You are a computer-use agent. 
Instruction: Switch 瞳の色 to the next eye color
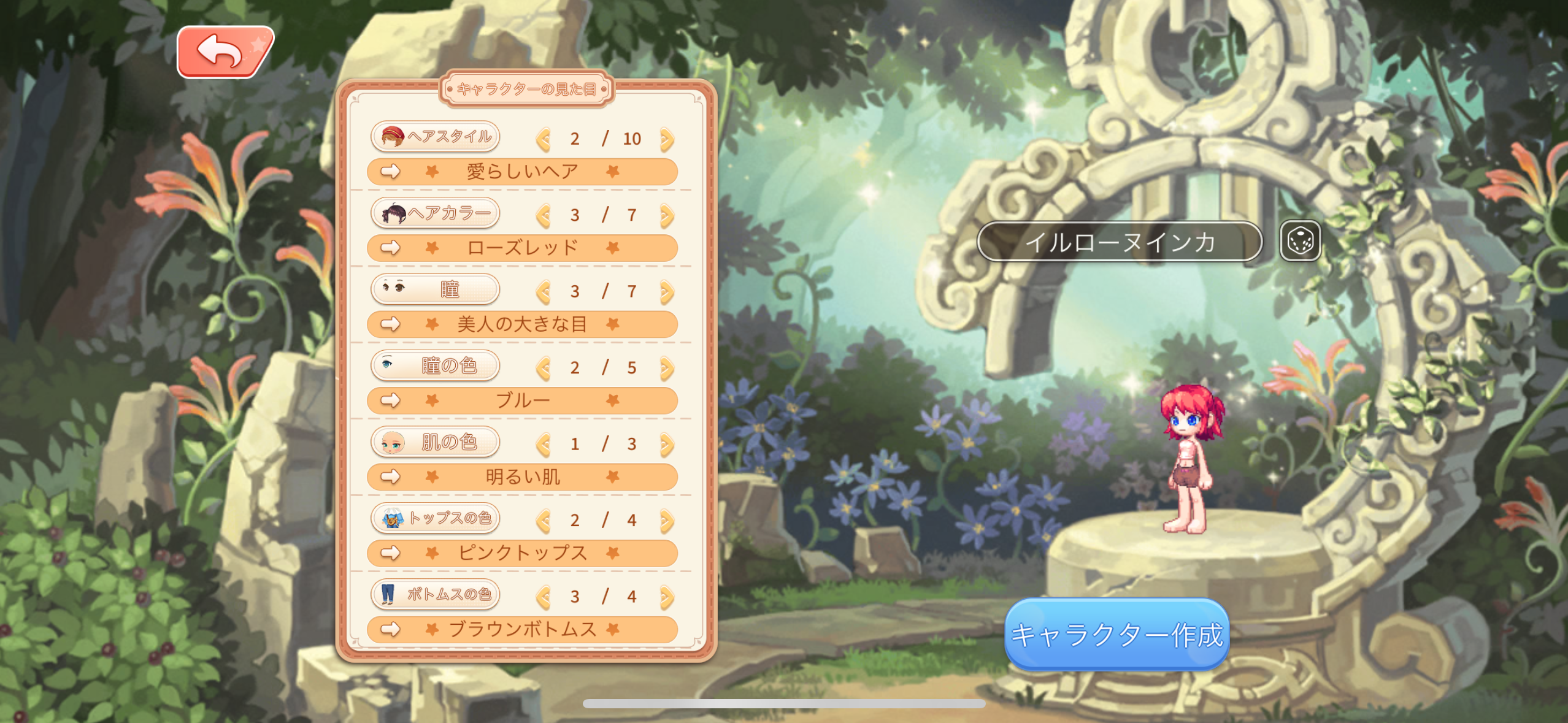667,368
